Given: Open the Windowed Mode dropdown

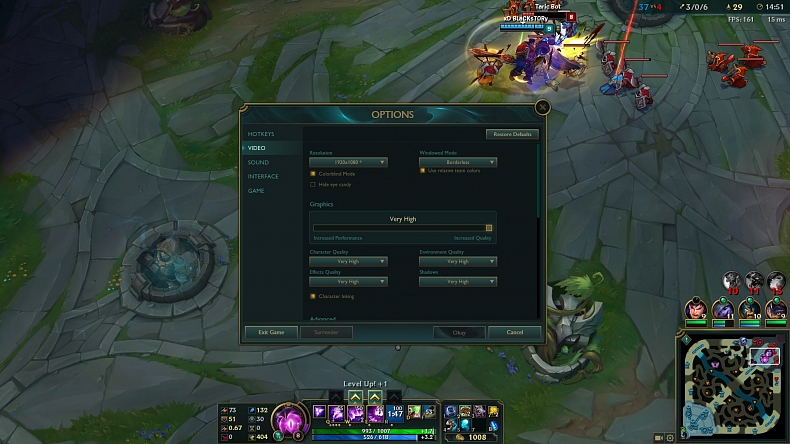Looking at the screenshot, I should 458,162.
